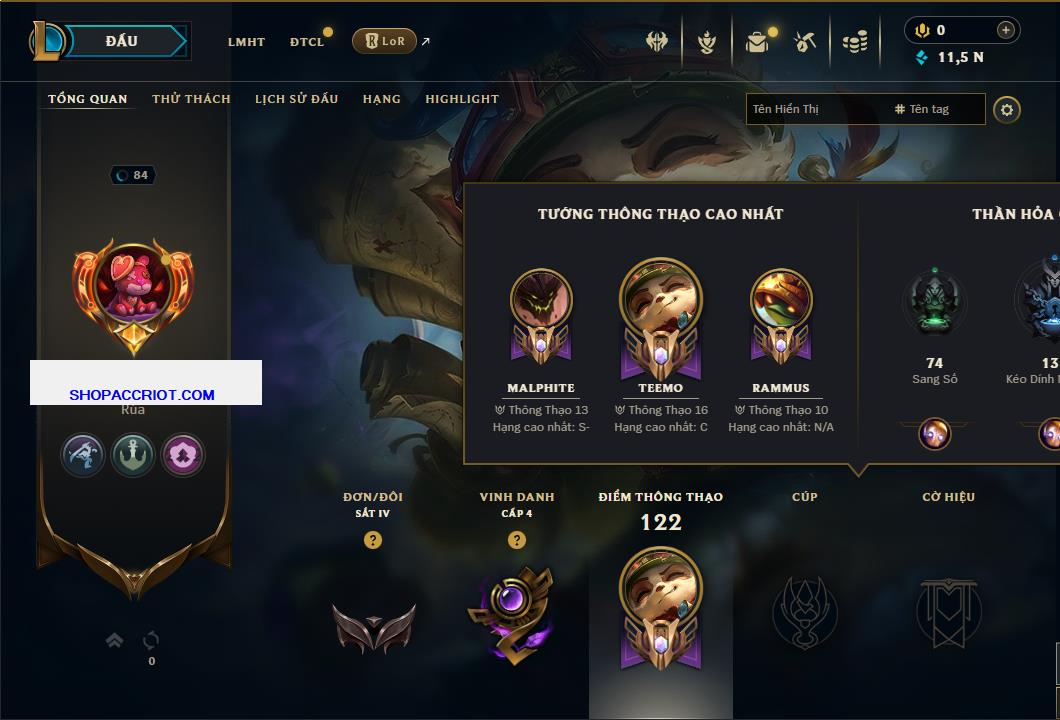Open the profile settings gear

coord(1007,109)
